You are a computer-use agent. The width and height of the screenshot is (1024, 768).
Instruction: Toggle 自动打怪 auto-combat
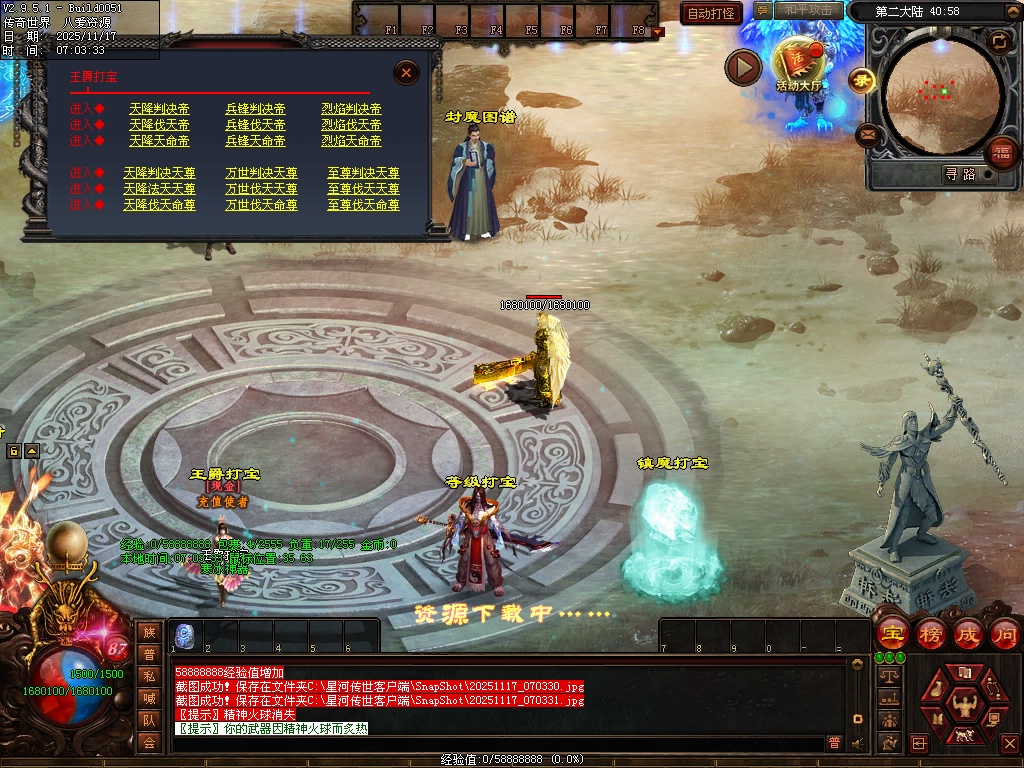point(711,13)
